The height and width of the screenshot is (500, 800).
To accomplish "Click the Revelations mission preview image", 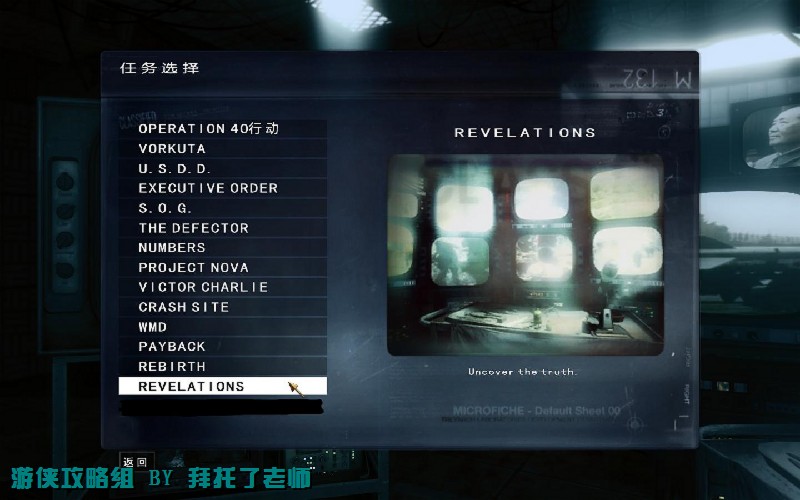I will tap(525, 254).
